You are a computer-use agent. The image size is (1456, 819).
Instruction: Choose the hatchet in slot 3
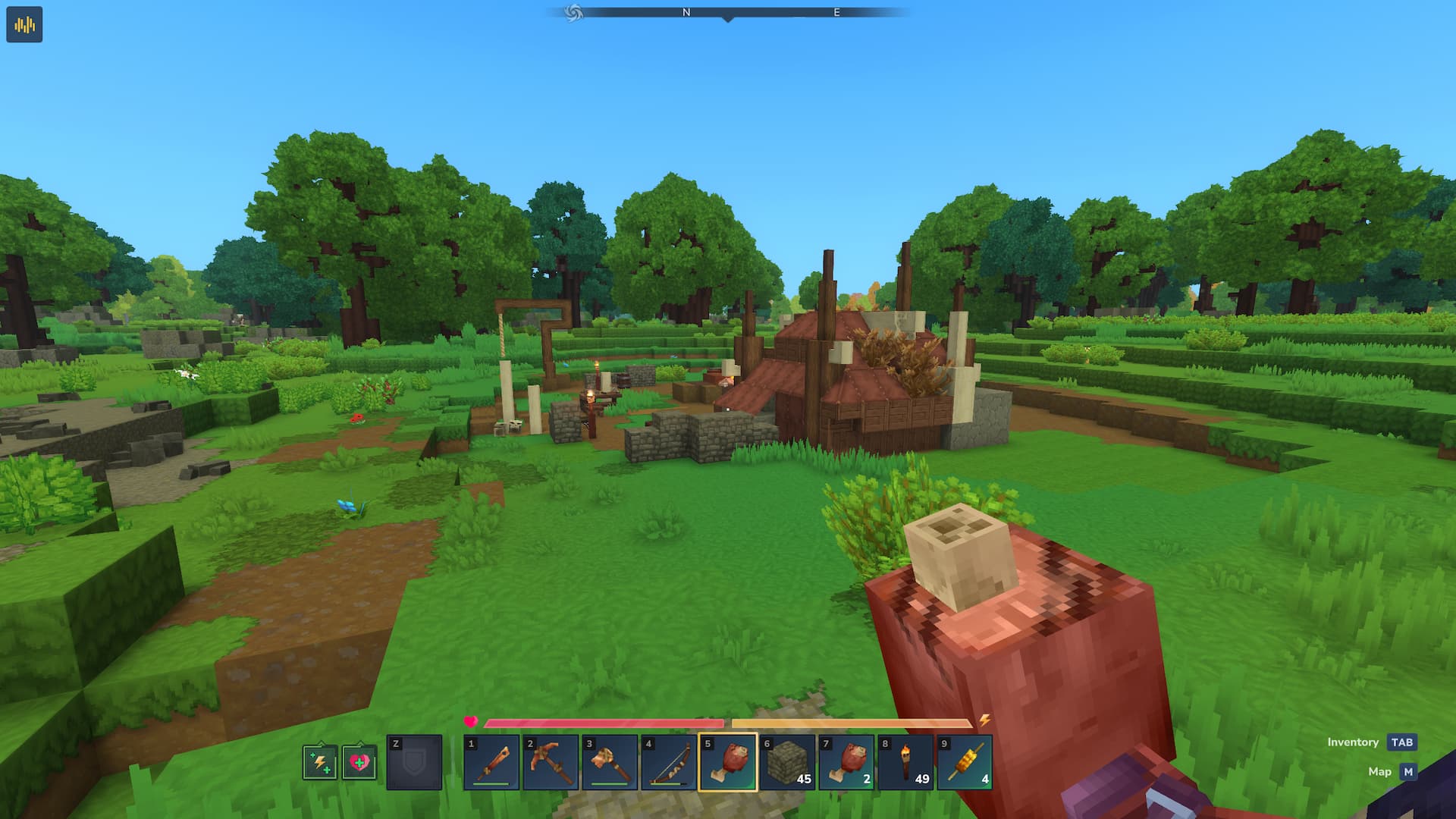tap(610, 762)
